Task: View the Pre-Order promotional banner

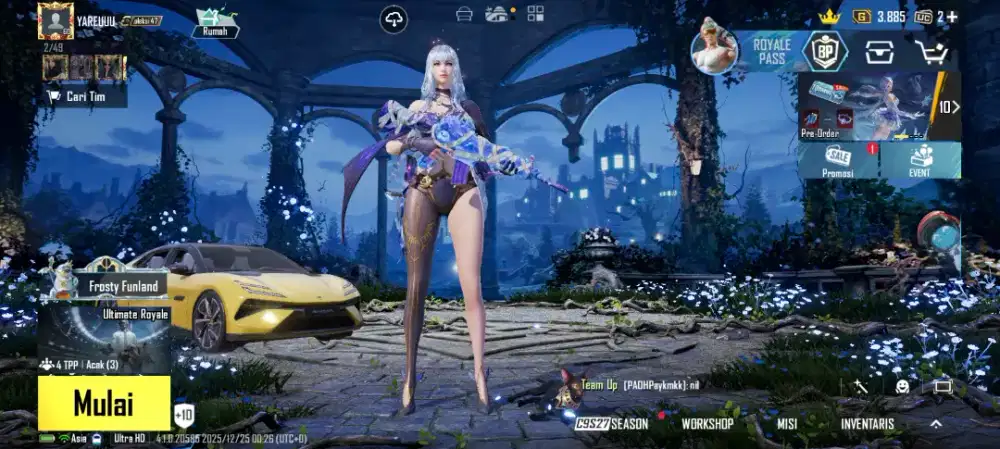Action: (865, 105)
